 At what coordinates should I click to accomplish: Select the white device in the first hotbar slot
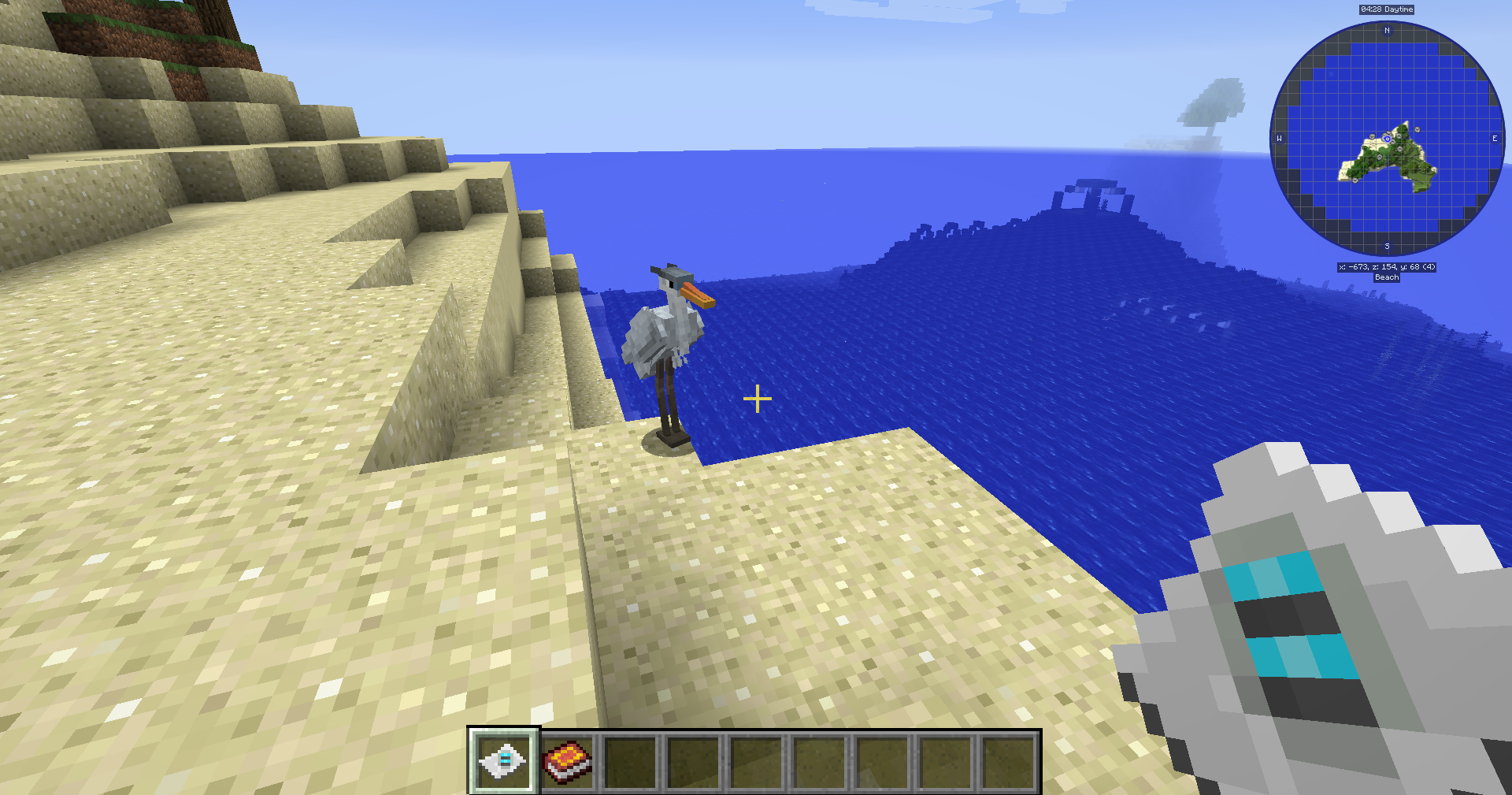504,760
